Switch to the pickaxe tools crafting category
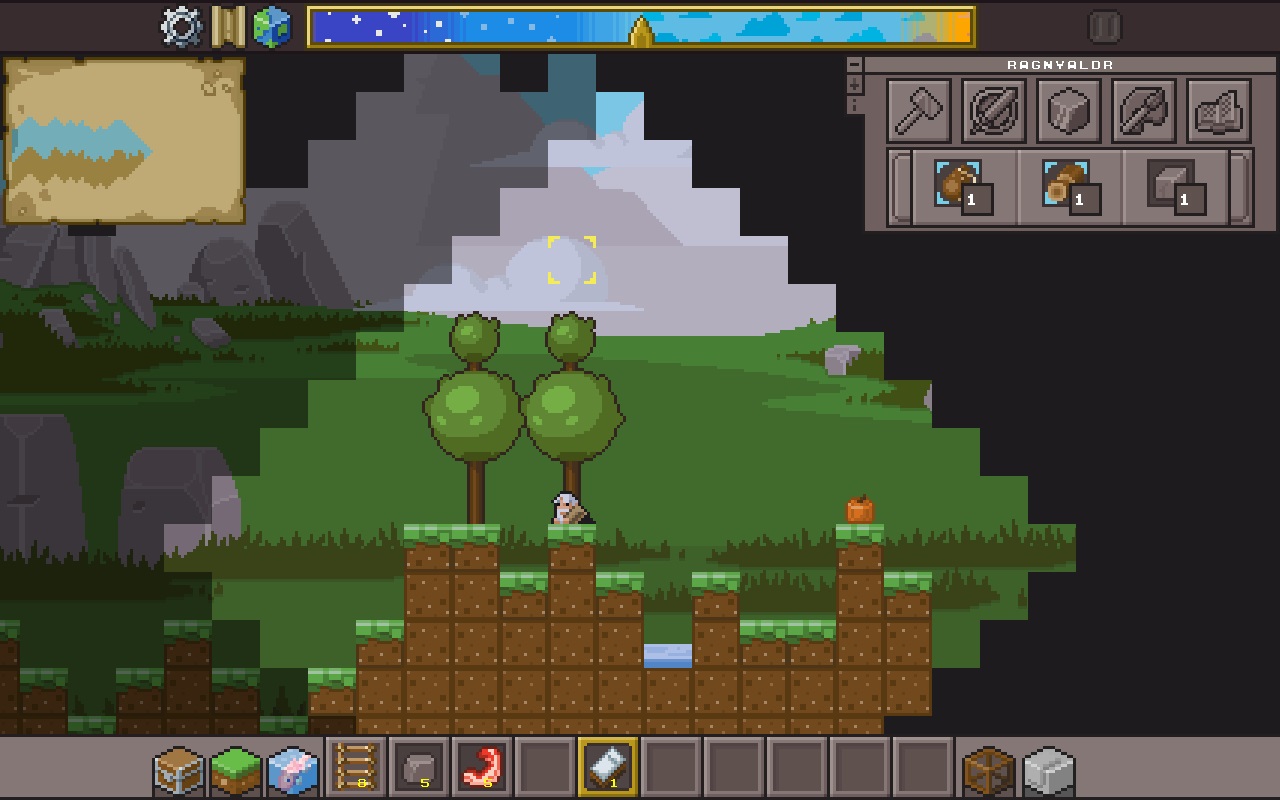The image size is (1280, 800). pyautogui.click(x=1143, y=110)
